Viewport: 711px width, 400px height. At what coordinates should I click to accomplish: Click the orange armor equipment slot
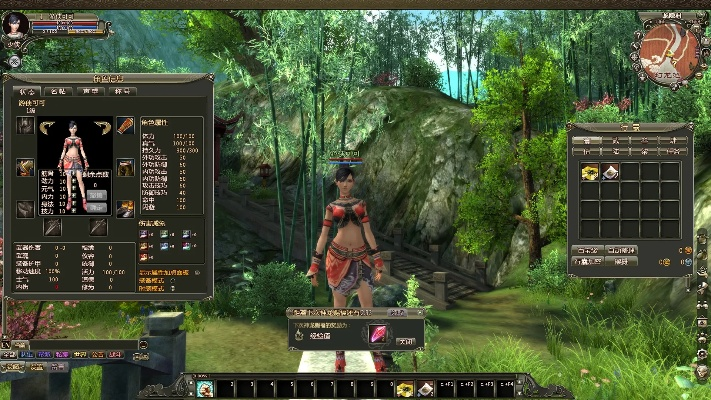coord(125,125)
